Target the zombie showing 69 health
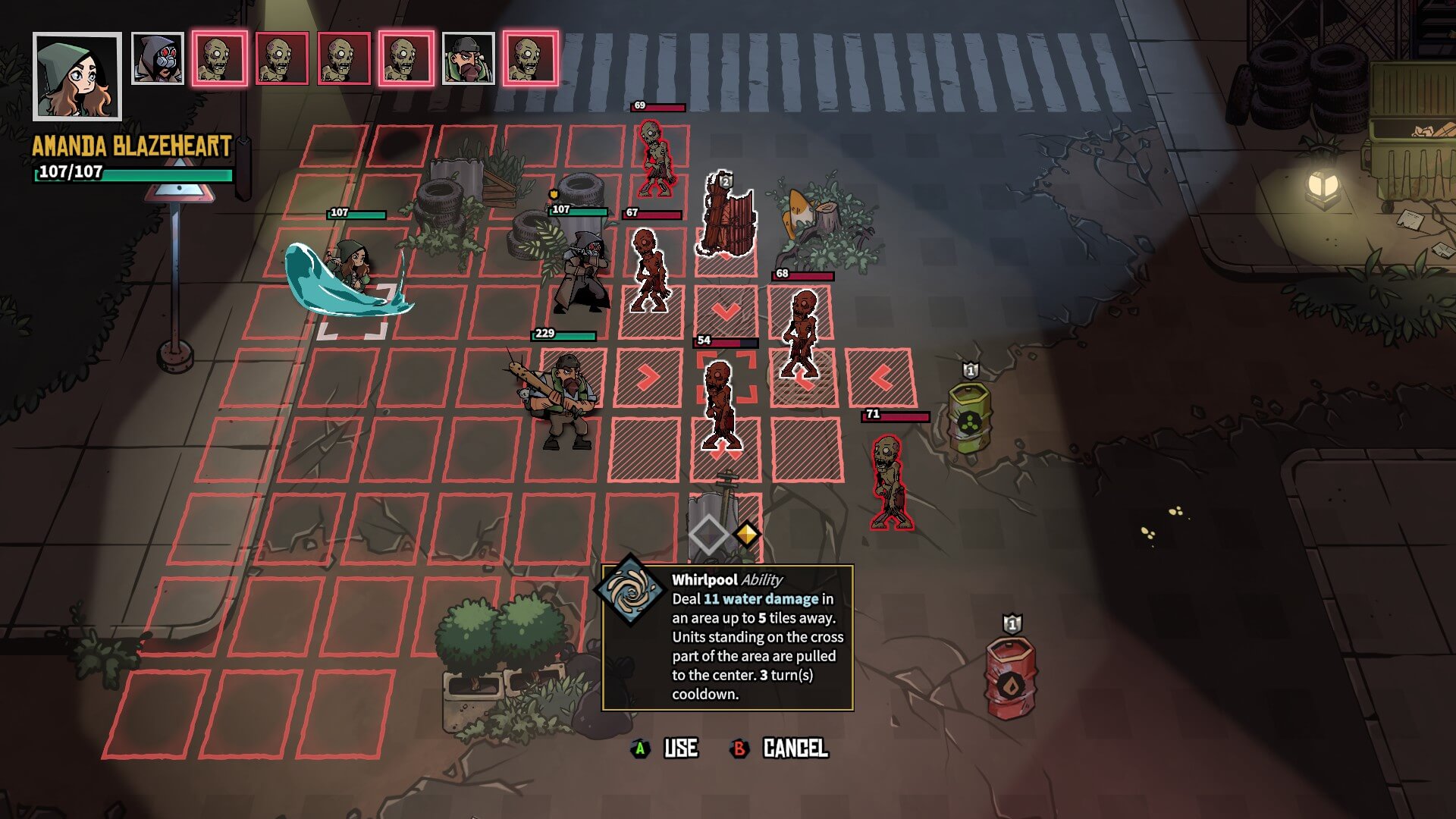This screenshot has height=819, width=1456. (x=654, y=158)
